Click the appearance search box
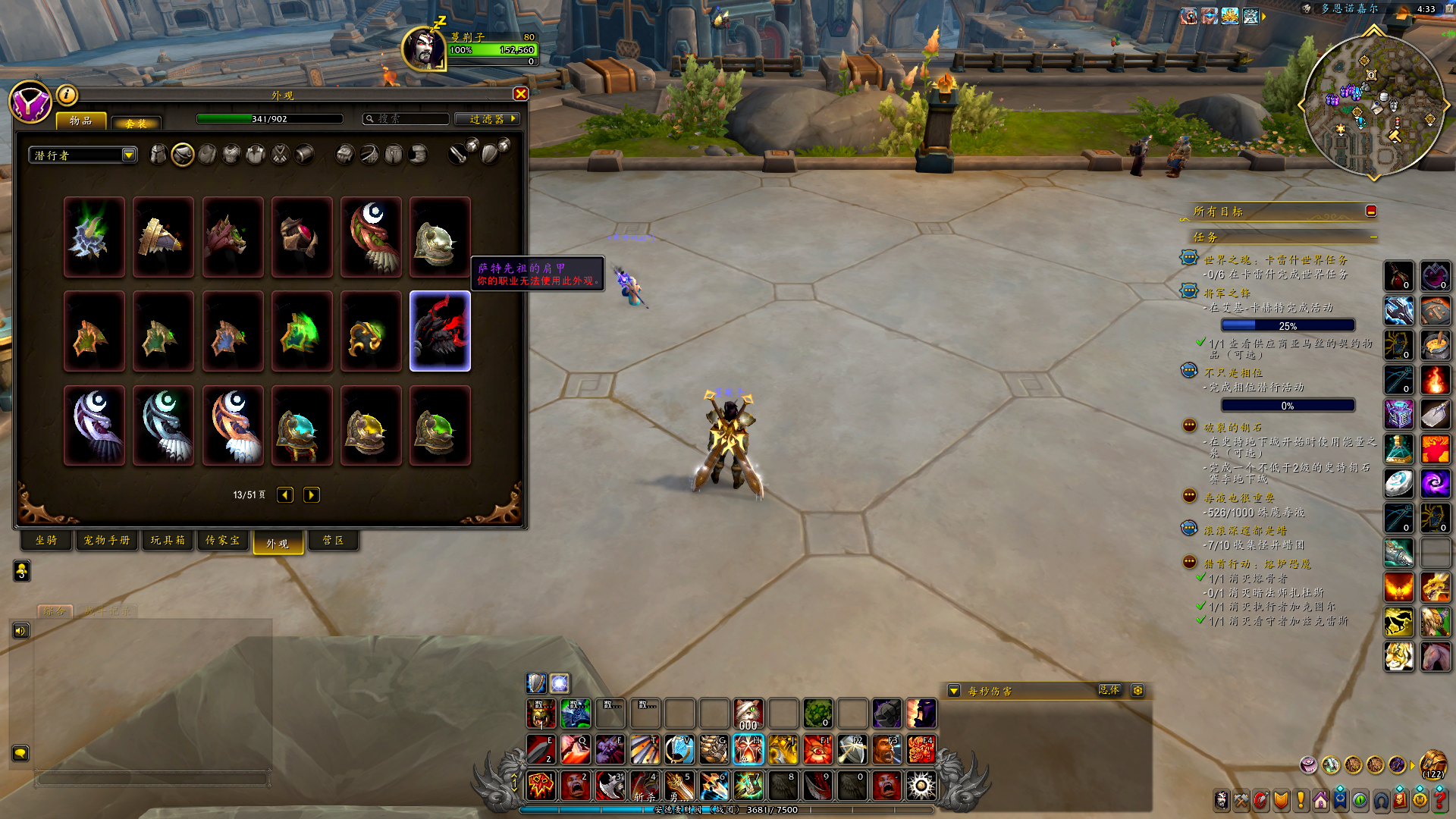Viewport: 1456px width, 819px height. 406,119
